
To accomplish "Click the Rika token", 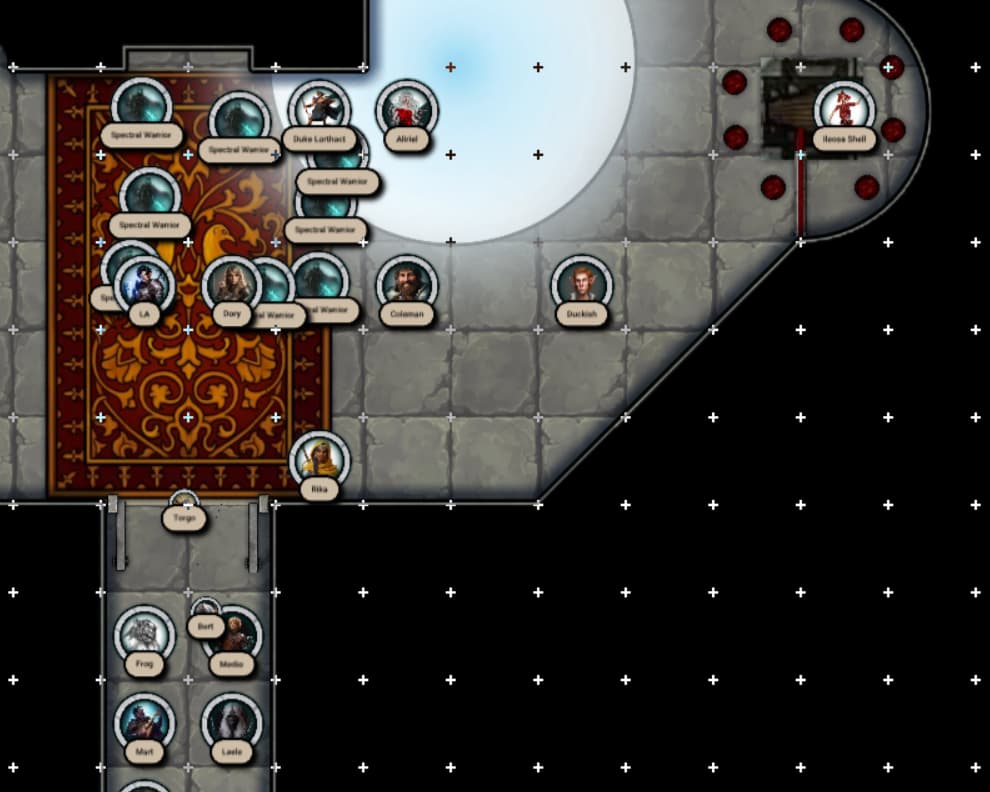I will pyautogui.click(x=319, y=460).
